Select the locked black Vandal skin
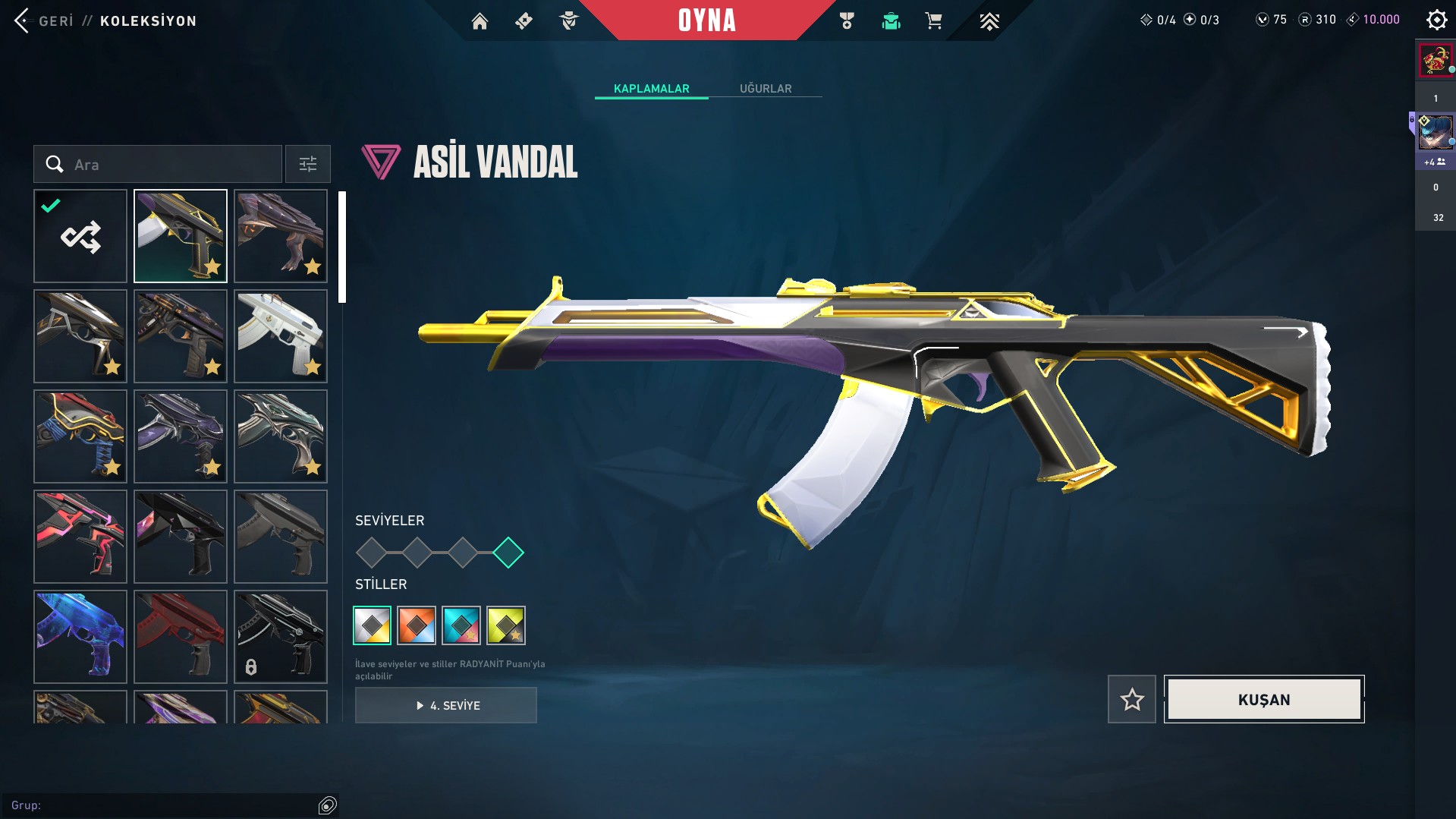The height and width of the screenshot is (819, 1456). click(x=281, y=637)
